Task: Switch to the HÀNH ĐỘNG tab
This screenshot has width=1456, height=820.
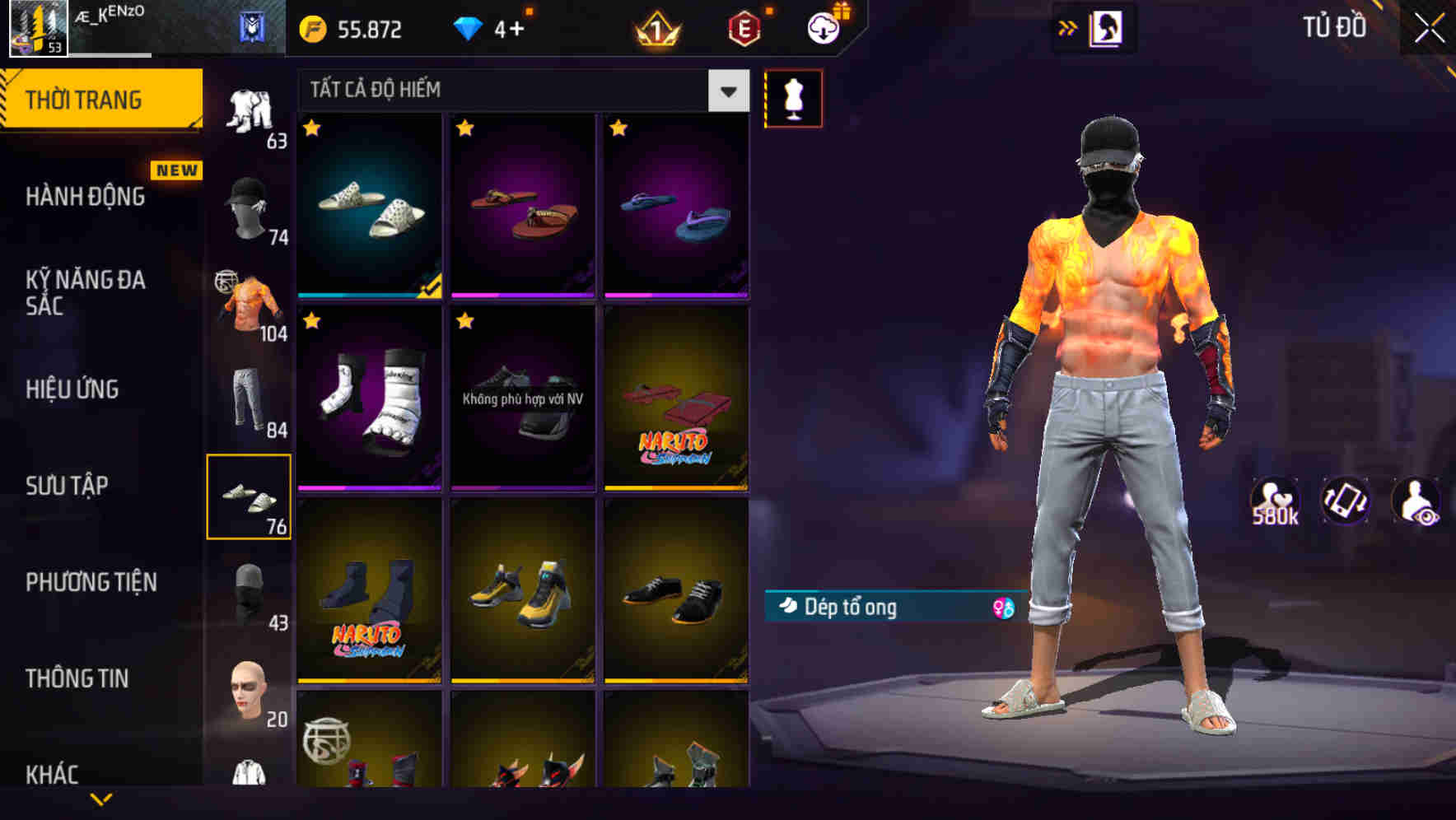Action: (86, 196)
